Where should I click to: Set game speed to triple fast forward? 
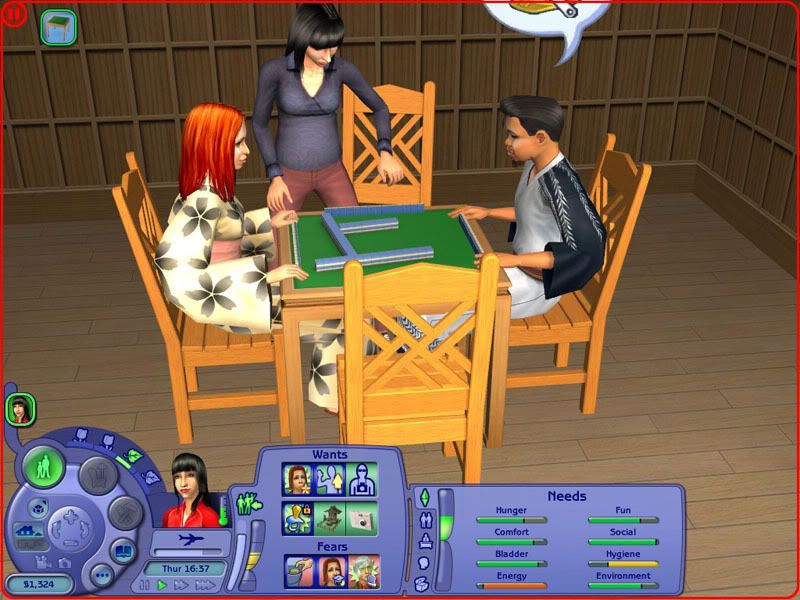pyautogui.click(x=203, y=584)
